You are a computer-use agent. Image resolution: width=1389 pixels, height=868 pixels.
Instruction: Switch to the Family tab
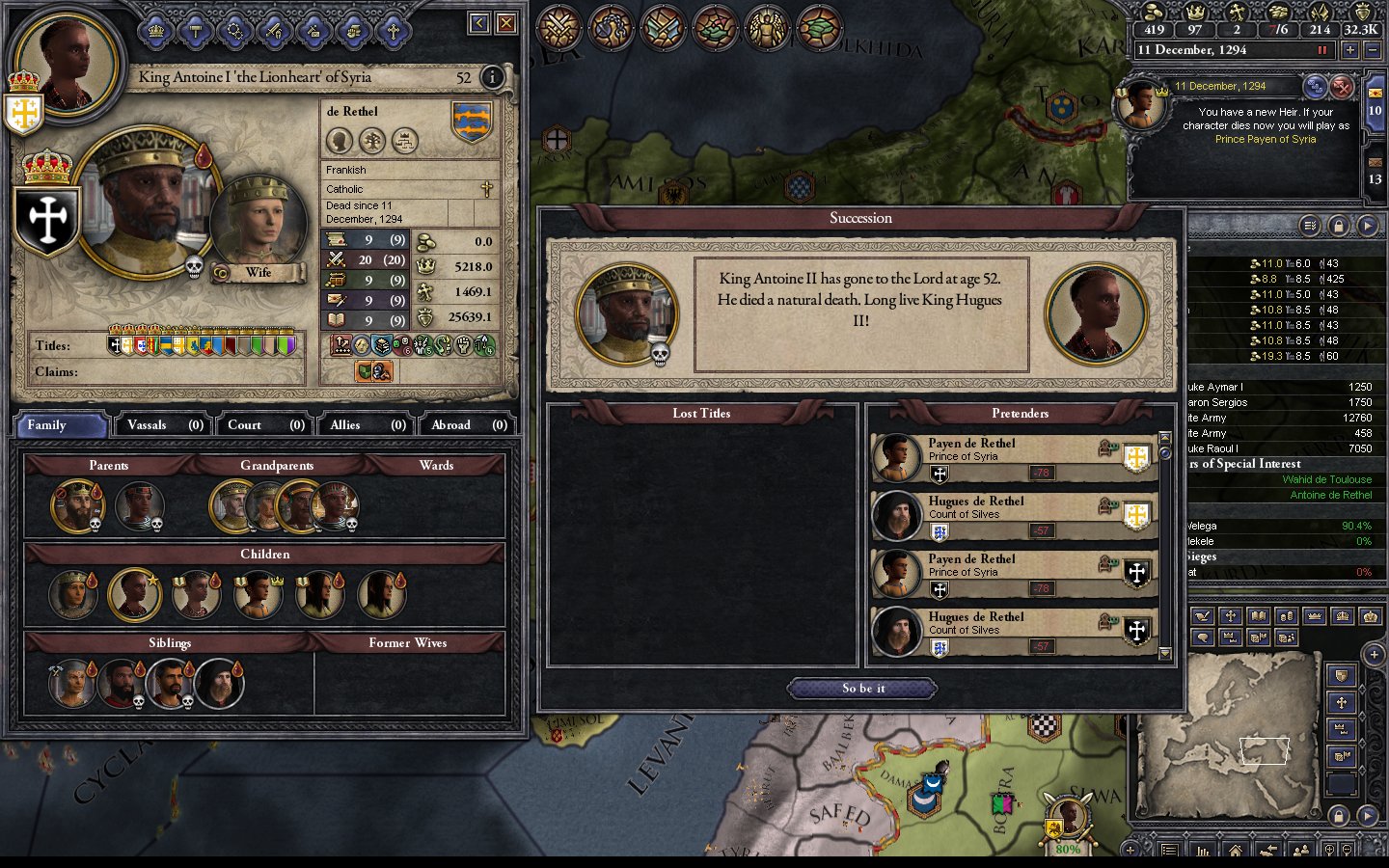coord(60,424)
